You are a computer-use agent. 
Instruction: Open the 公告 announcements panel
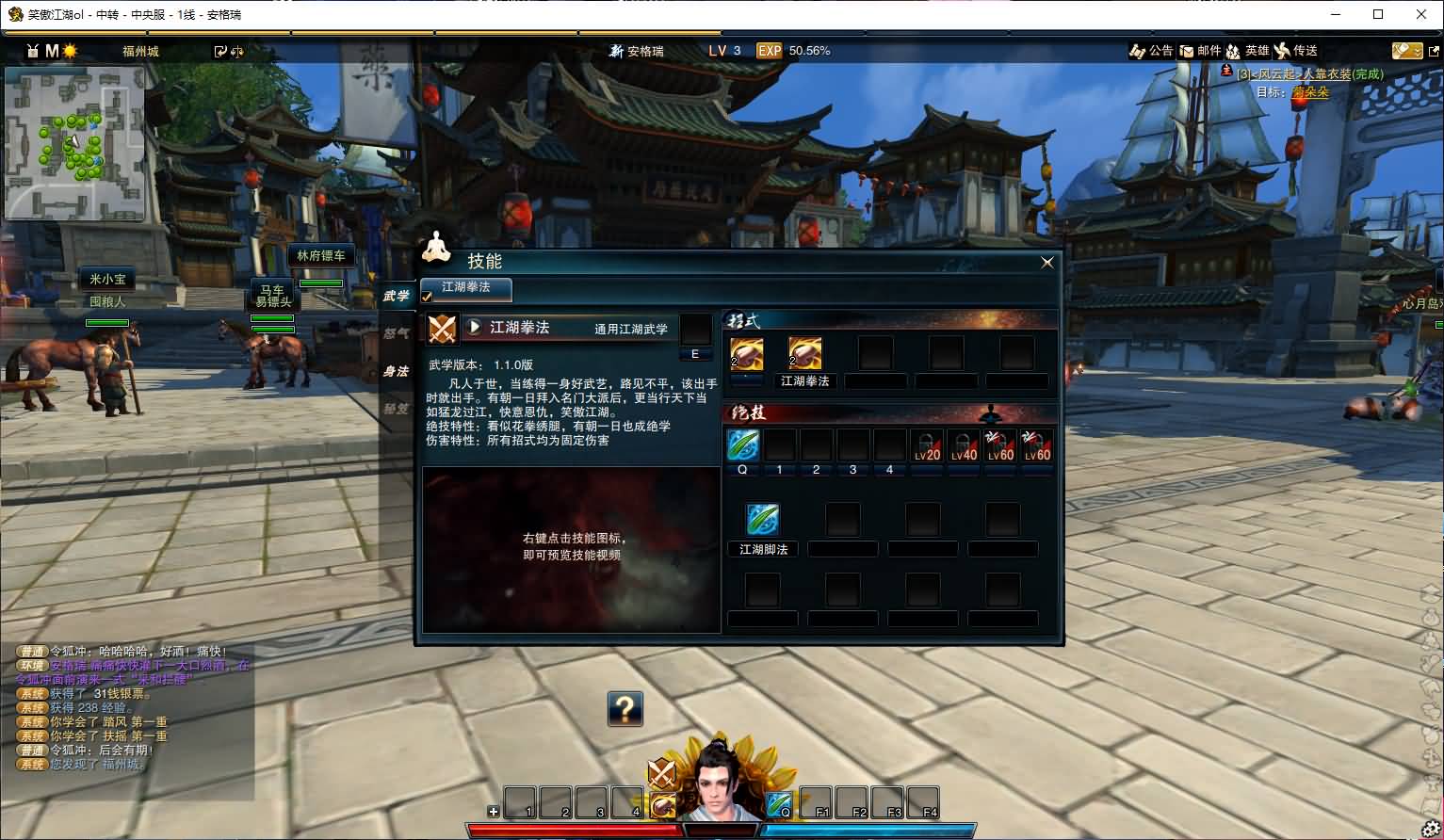pyautogui.click(x=1151, y=51)
